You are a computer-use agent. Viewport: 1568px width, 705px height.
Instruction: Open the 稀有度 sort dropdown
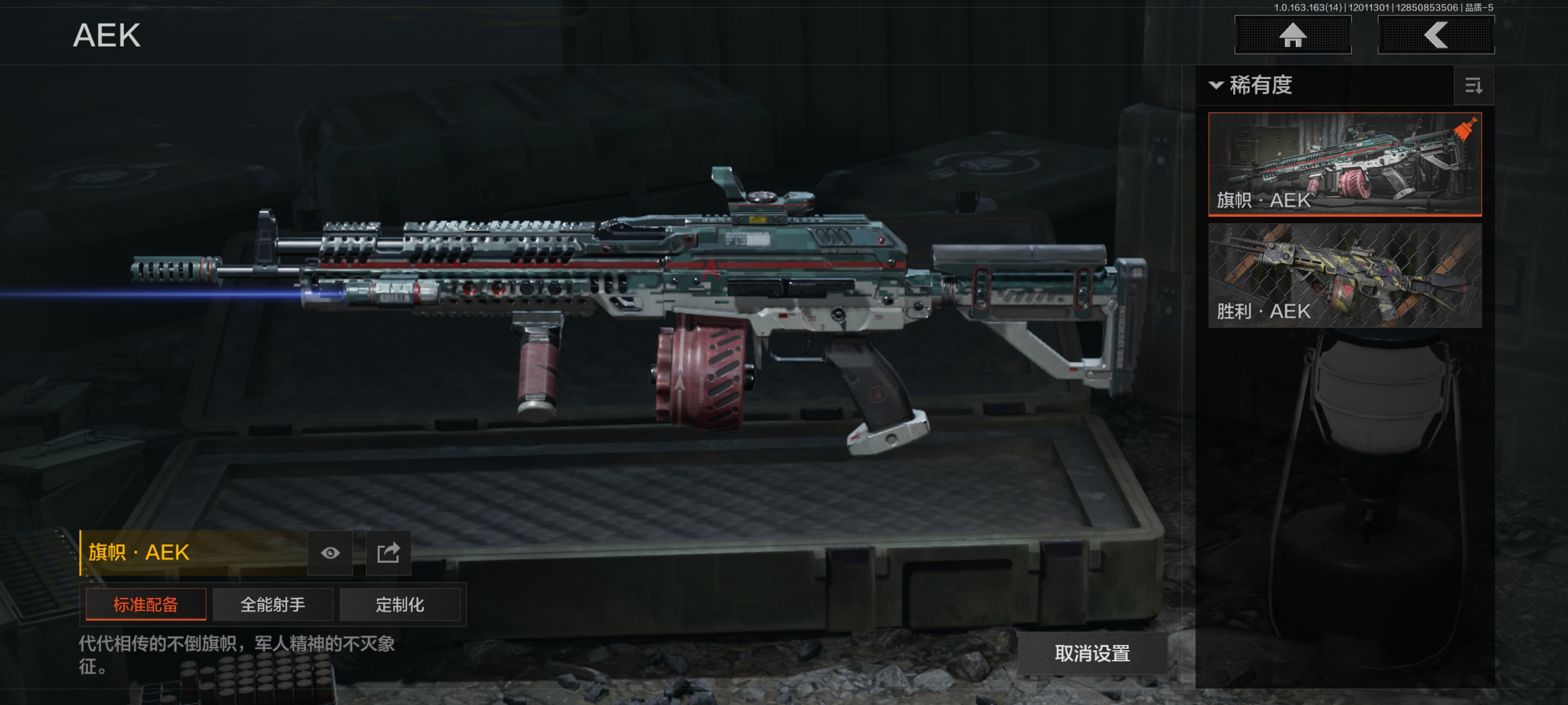pos(1251,85)
